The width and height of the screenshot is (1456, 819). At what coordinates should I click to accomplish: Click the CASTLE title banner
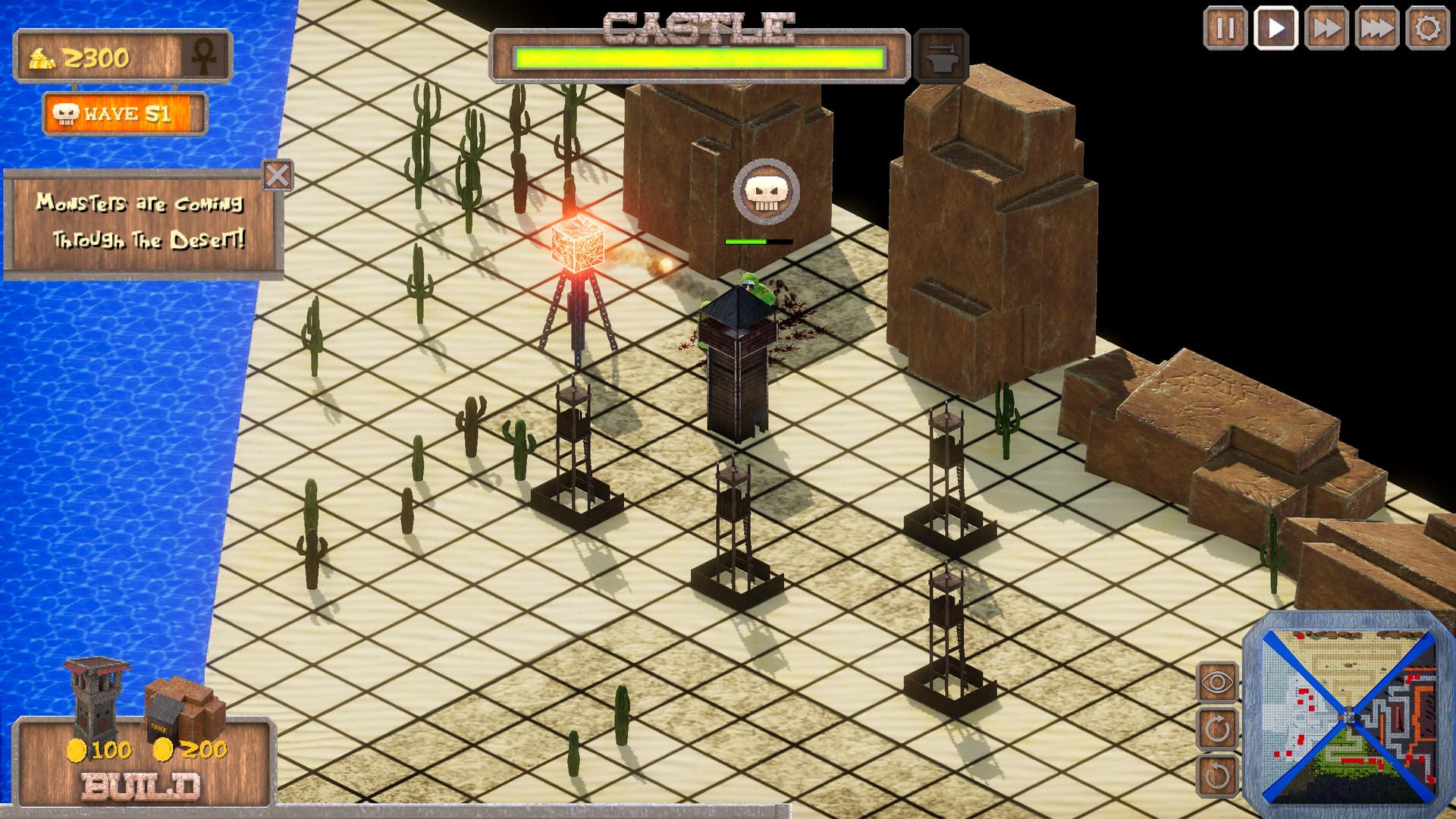click(698, 23)
